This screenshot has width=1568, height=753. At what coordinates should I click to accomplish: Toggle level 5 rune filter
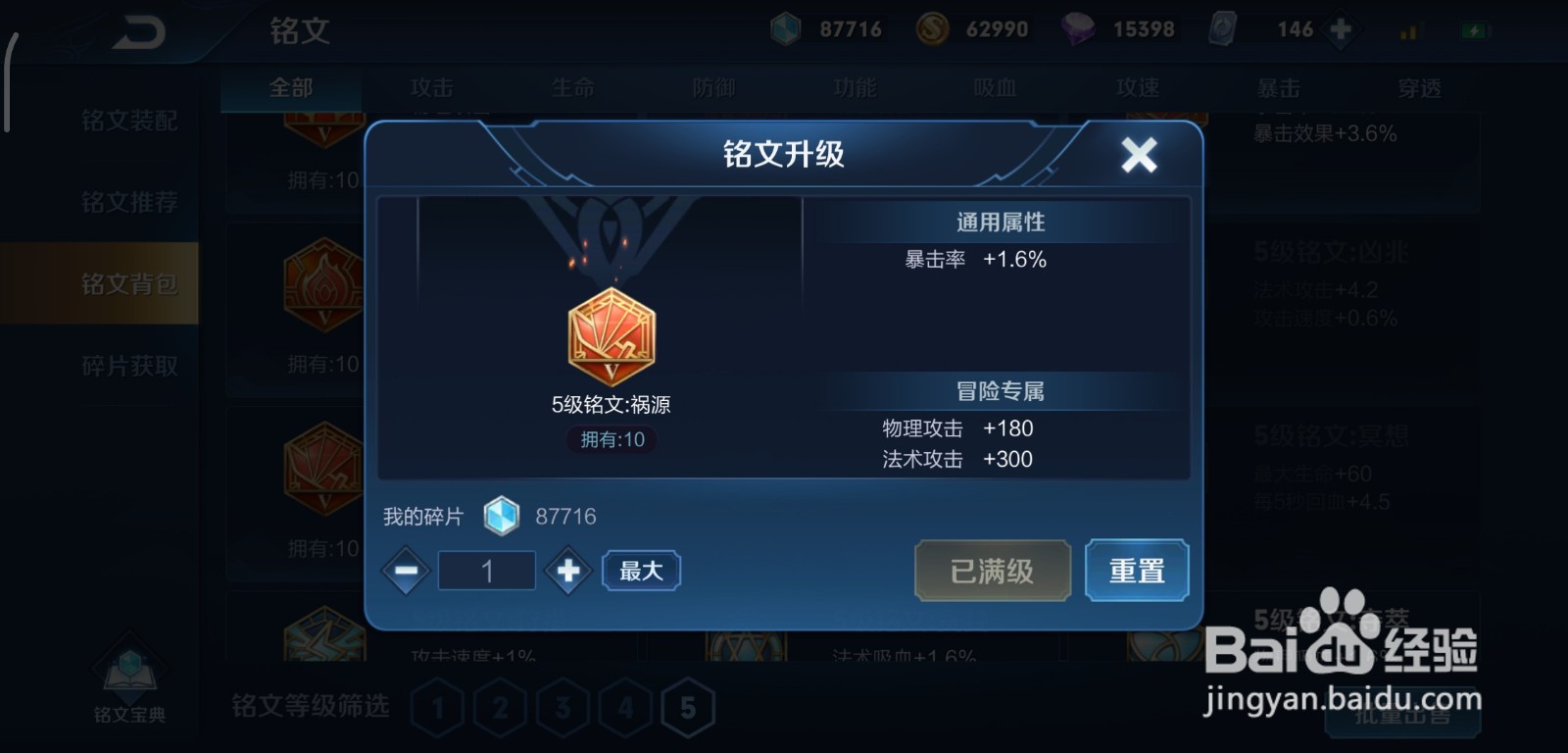tap(686, 704)
